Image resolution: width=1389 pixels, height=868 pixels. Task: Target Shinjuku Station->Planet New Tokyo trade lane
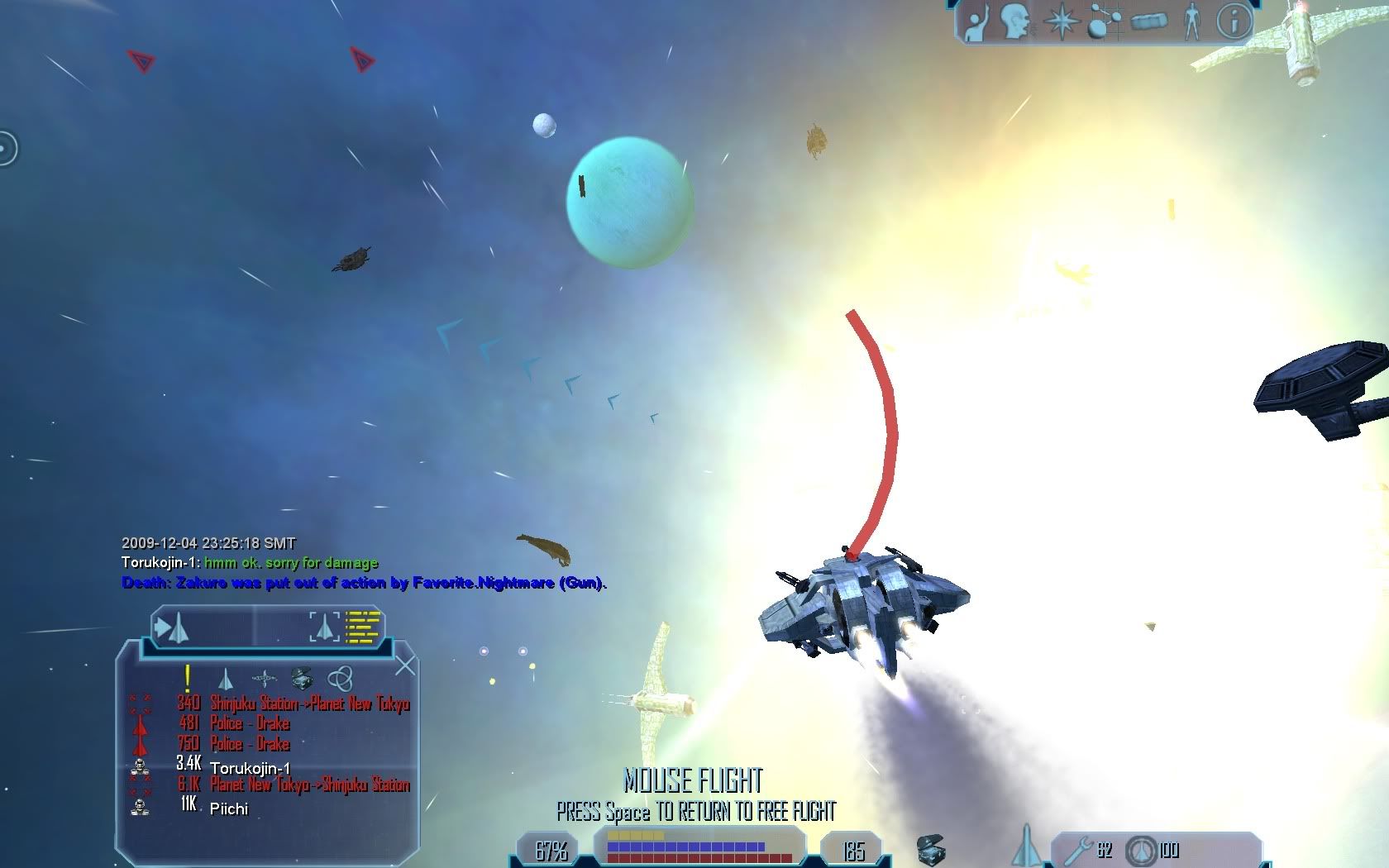click(309, 703)
